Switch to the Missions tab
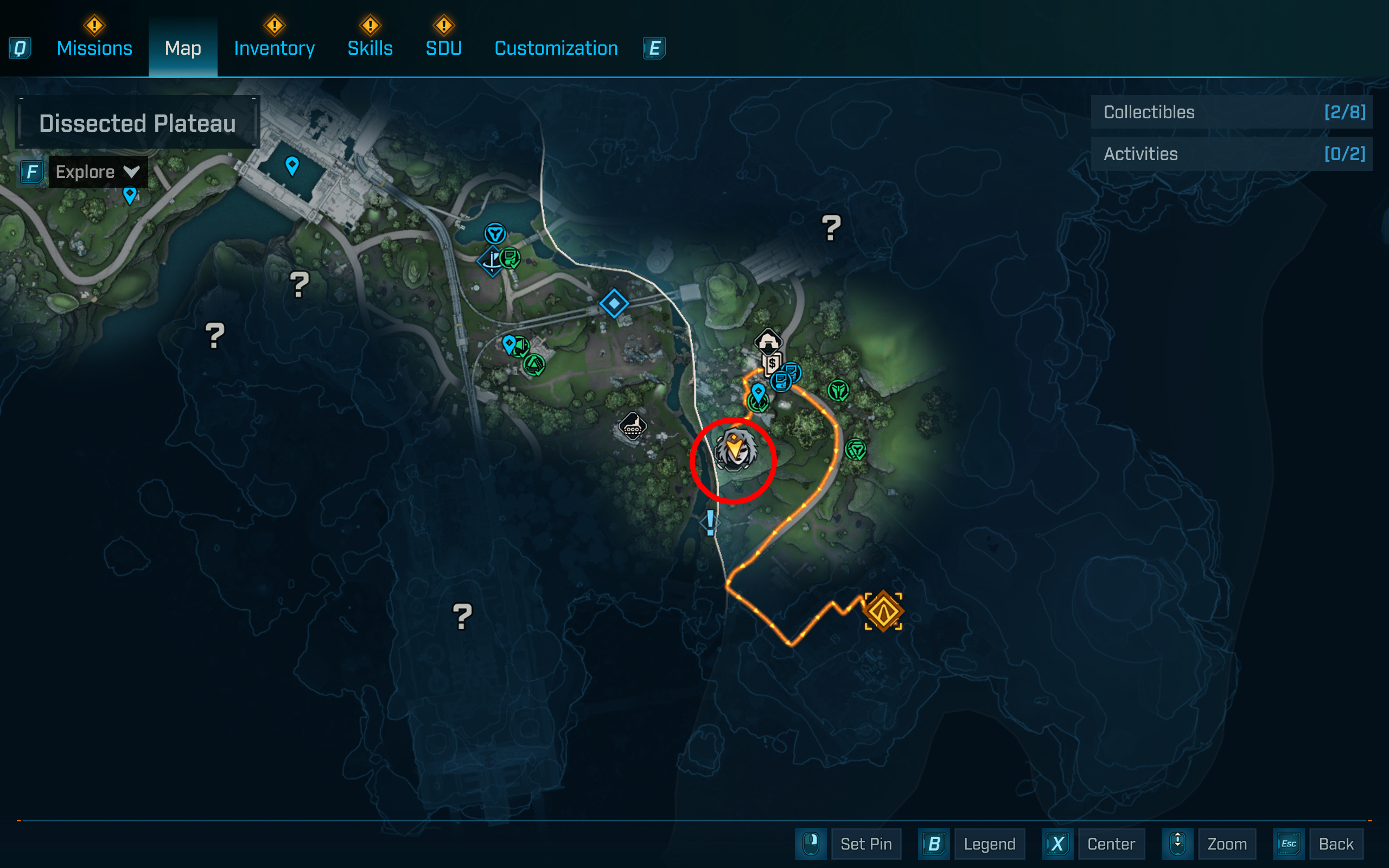1389x868 pixels. click(x=93, y=48)
